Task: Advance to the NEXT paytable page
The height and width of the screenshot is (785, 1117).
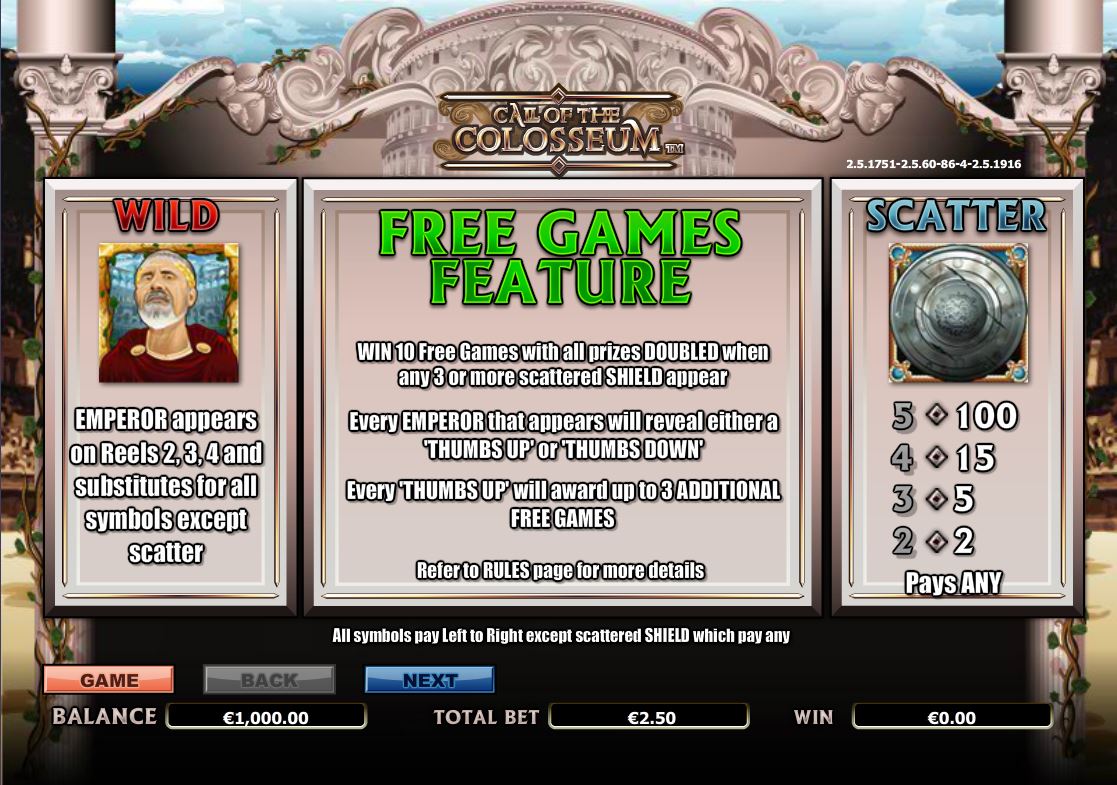Action: pyautogui.click(x=430, y=680)
